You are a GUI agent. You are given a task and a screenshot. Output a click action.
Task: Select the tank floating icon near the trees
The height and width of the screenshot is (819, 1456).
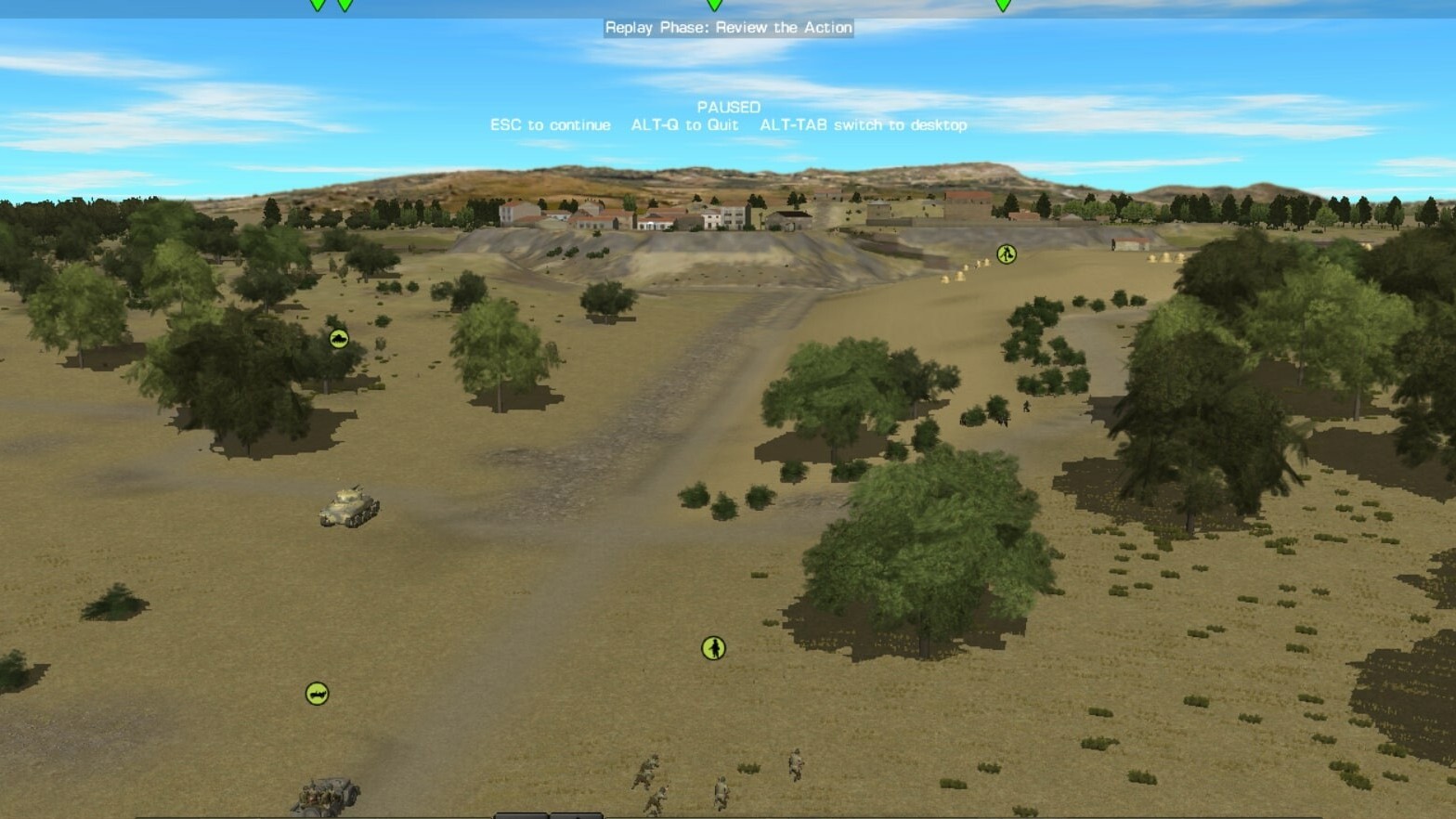coord(337,338)
